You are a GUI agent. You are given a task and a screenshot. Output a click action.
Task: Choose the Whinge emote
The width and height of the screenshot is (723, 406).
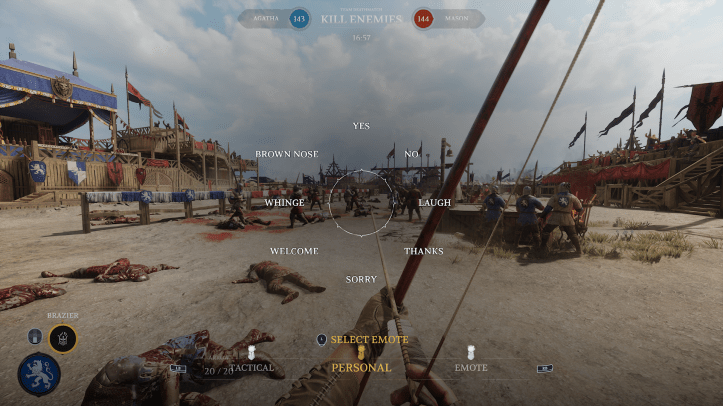coord(284,202)
